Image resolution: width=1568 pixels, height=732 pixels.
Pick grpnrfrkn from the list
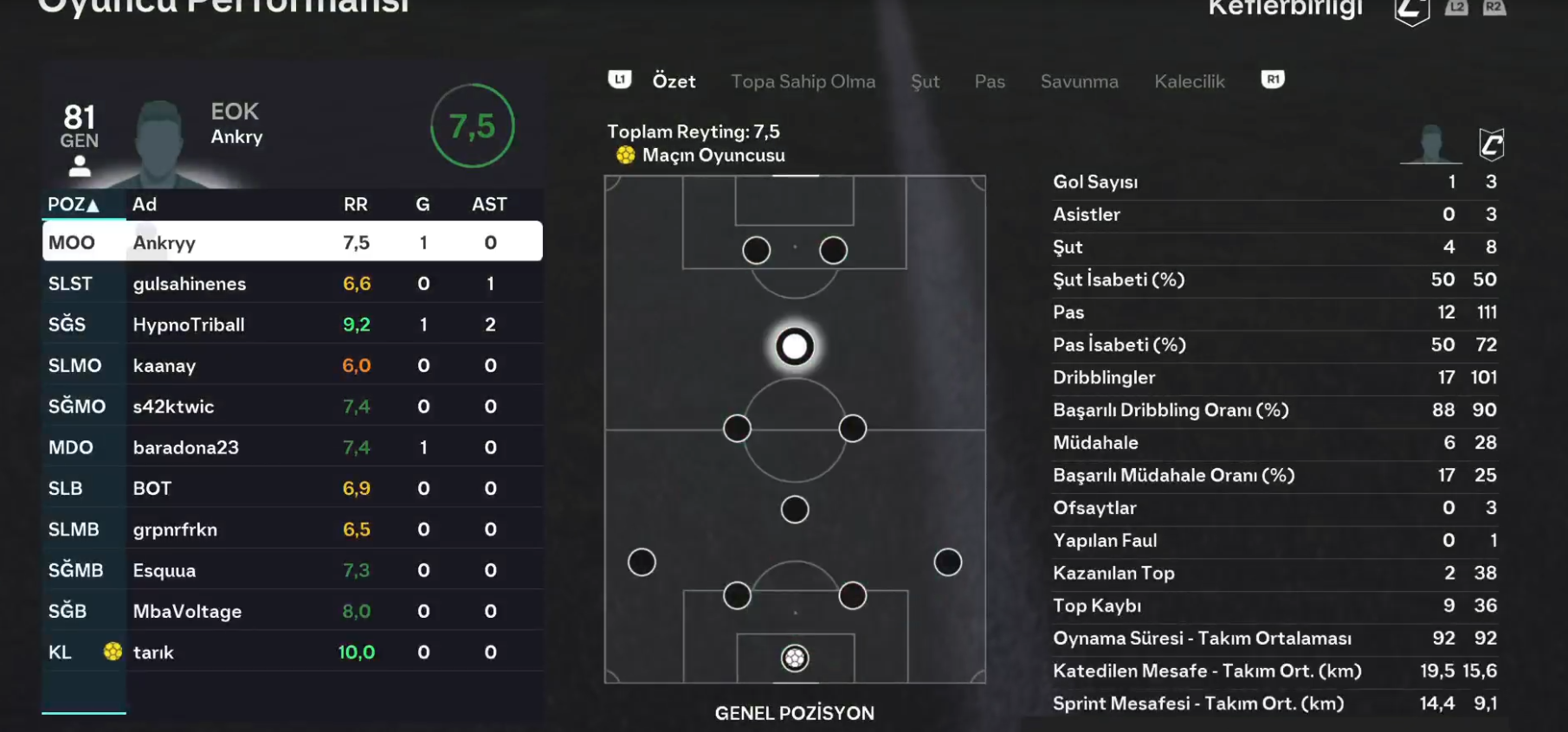coord(293,530)
